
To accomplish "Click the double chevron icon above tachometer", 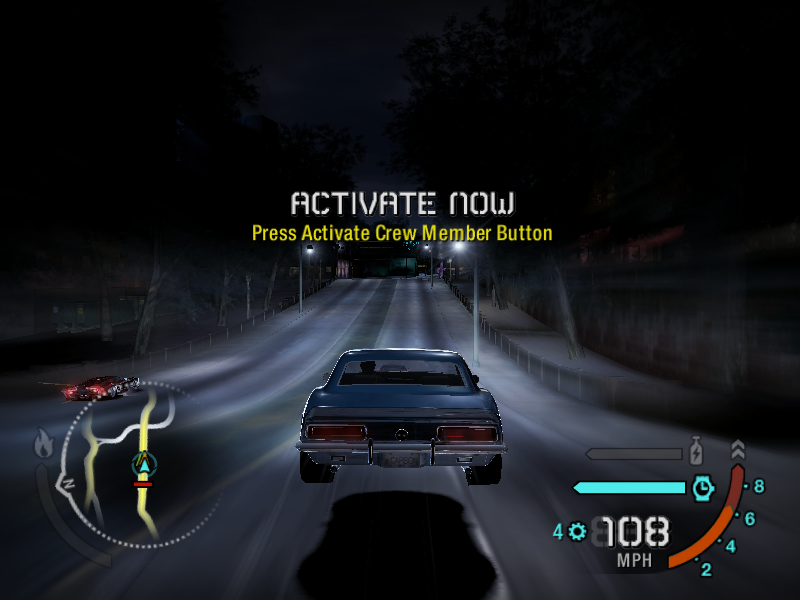I will point(738,449).
